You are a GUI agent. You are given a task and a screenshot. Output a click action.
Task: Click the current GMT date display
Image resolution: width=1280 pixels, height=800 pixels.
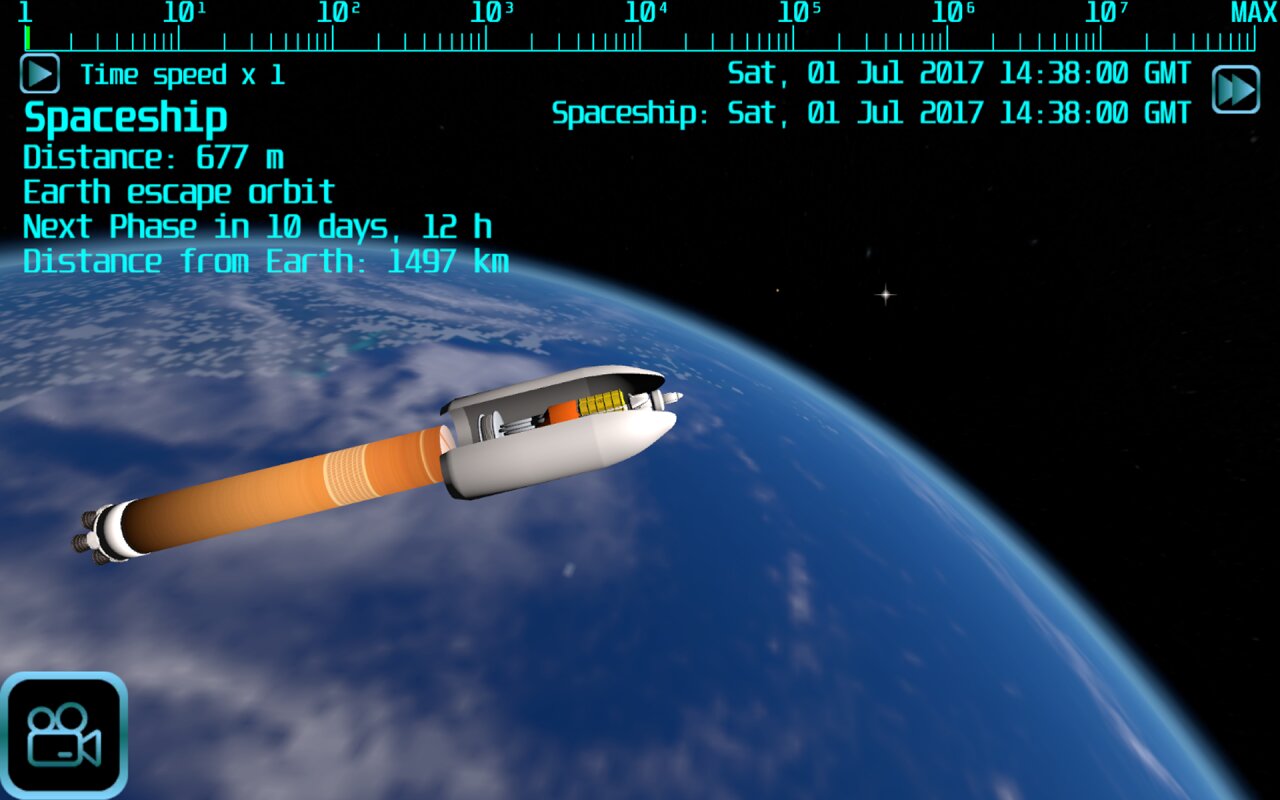(960, 72)
